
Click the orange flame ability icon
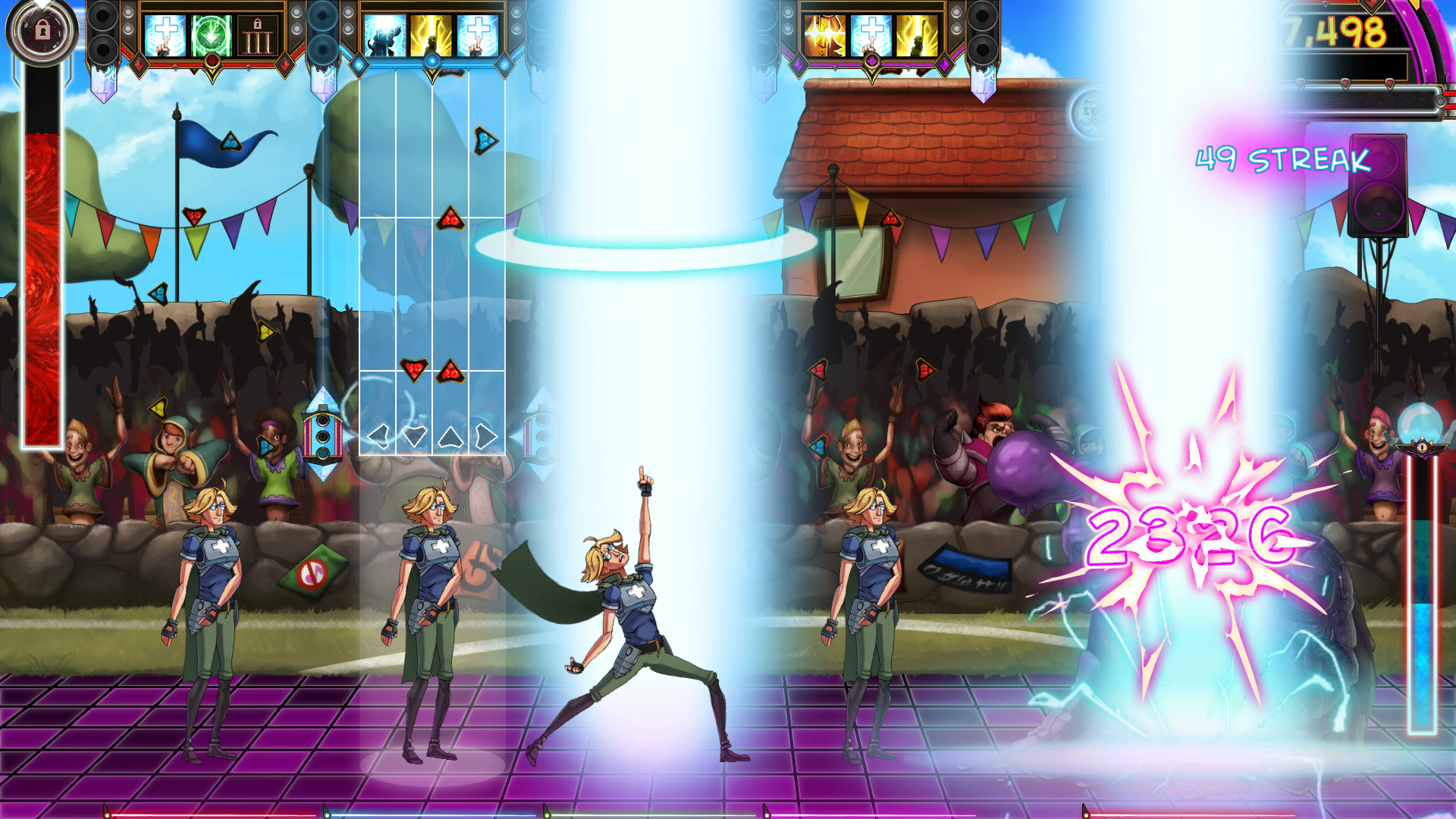tap(824, 34)
